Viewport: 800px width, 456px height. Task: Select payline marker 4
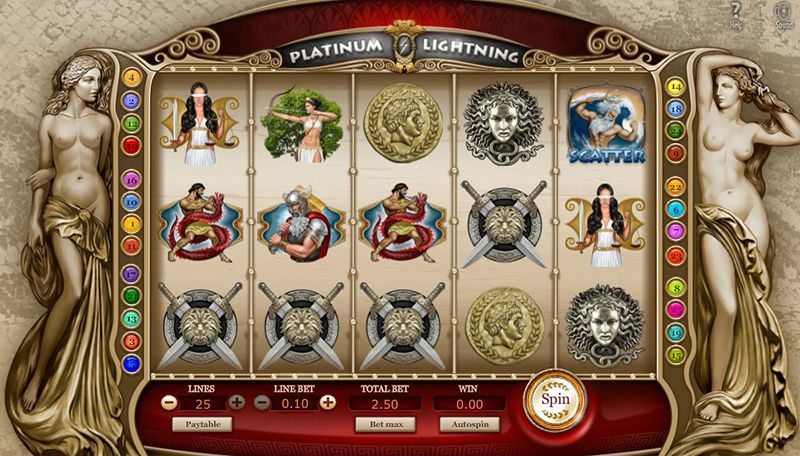(131, 78)
